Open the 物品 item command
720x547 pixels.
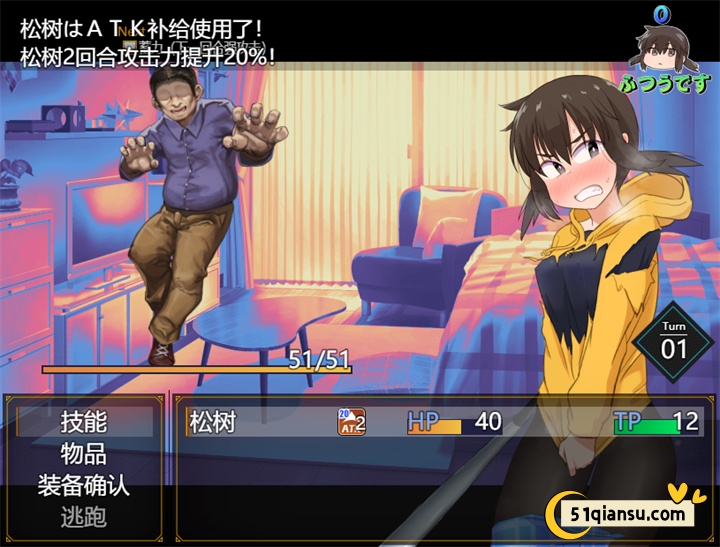pos(84,454)
